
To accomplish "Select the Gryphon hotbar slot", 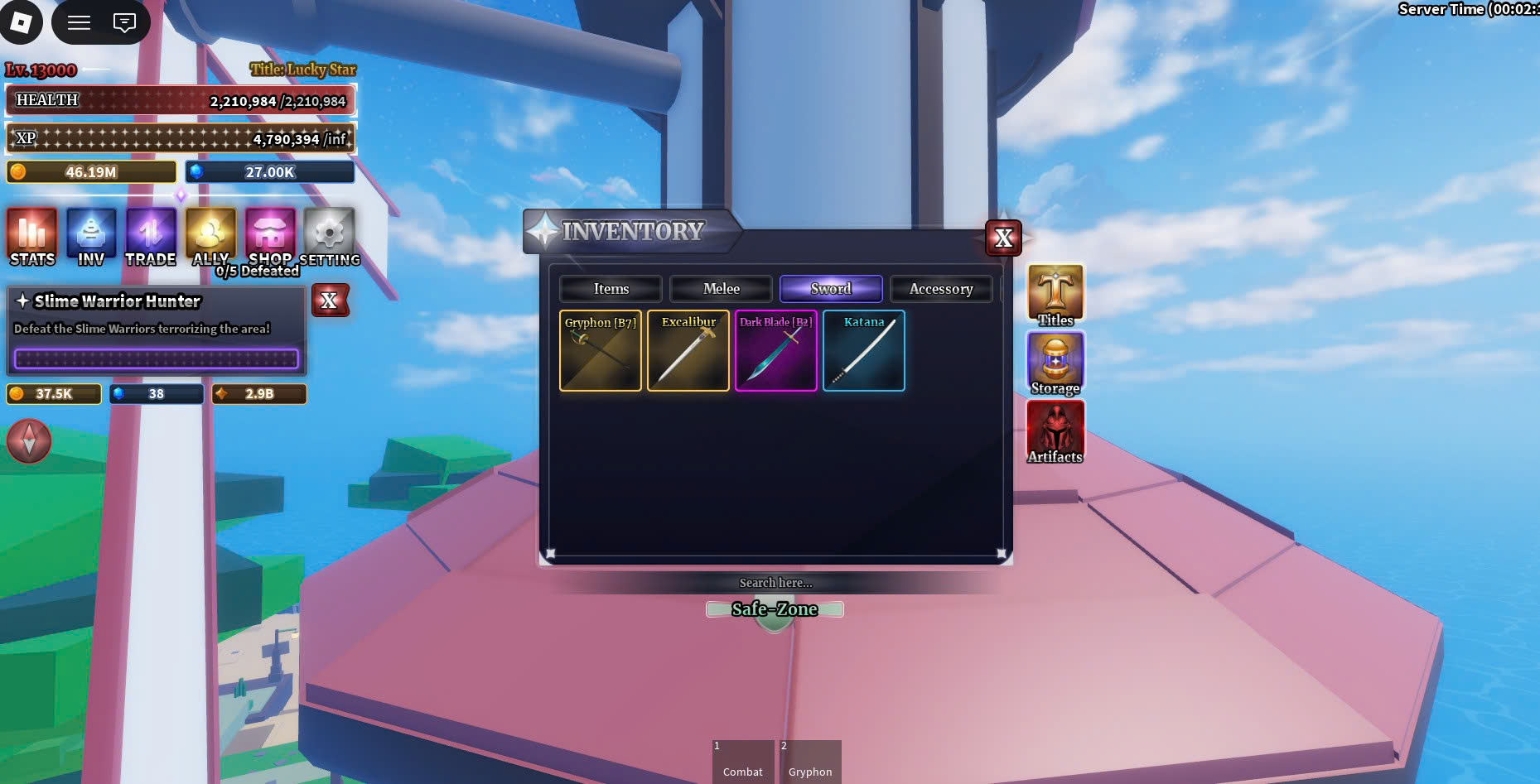I will [809, 762].
